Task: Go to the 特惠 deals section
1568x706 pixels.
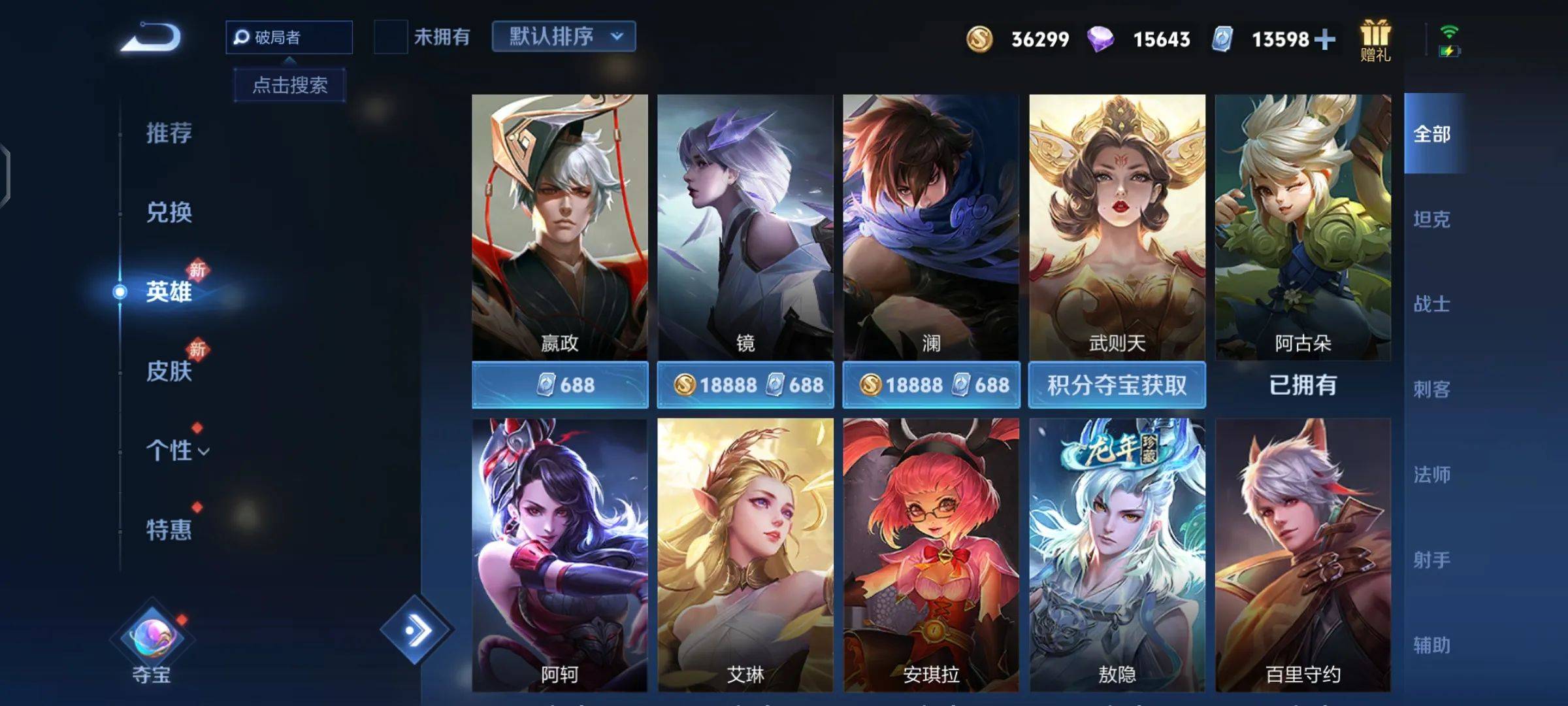Action: (x=169, y=529)
